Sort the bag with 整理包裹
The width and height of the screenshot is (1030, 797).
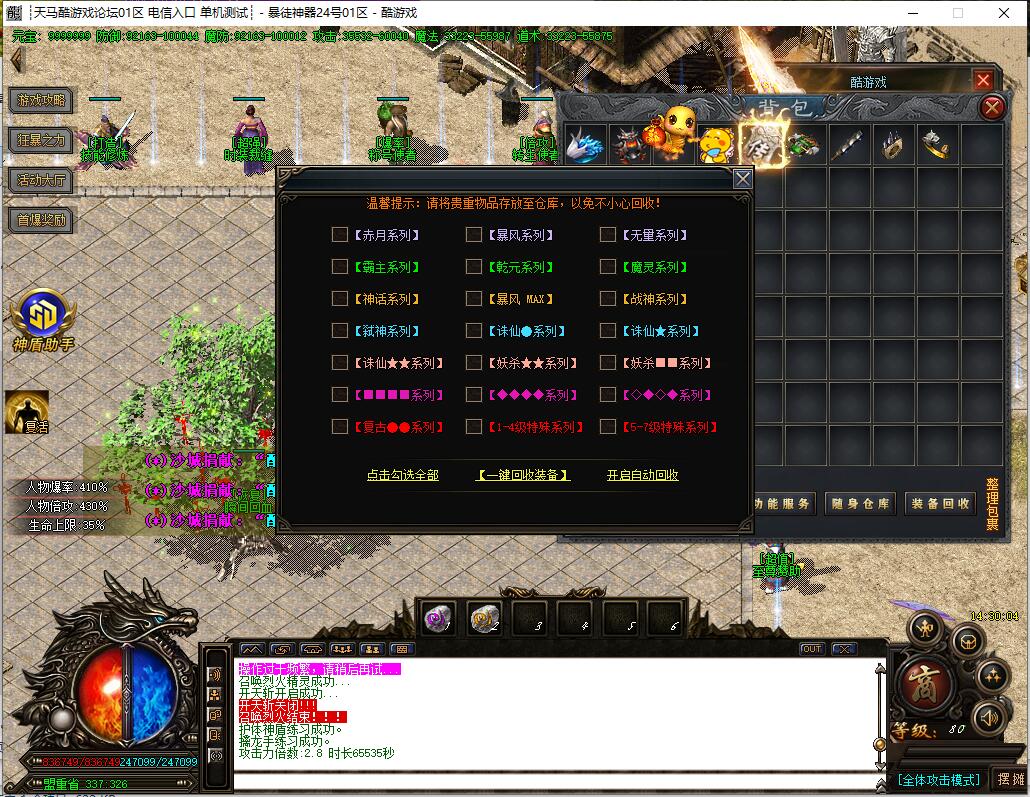click(992, 504)
